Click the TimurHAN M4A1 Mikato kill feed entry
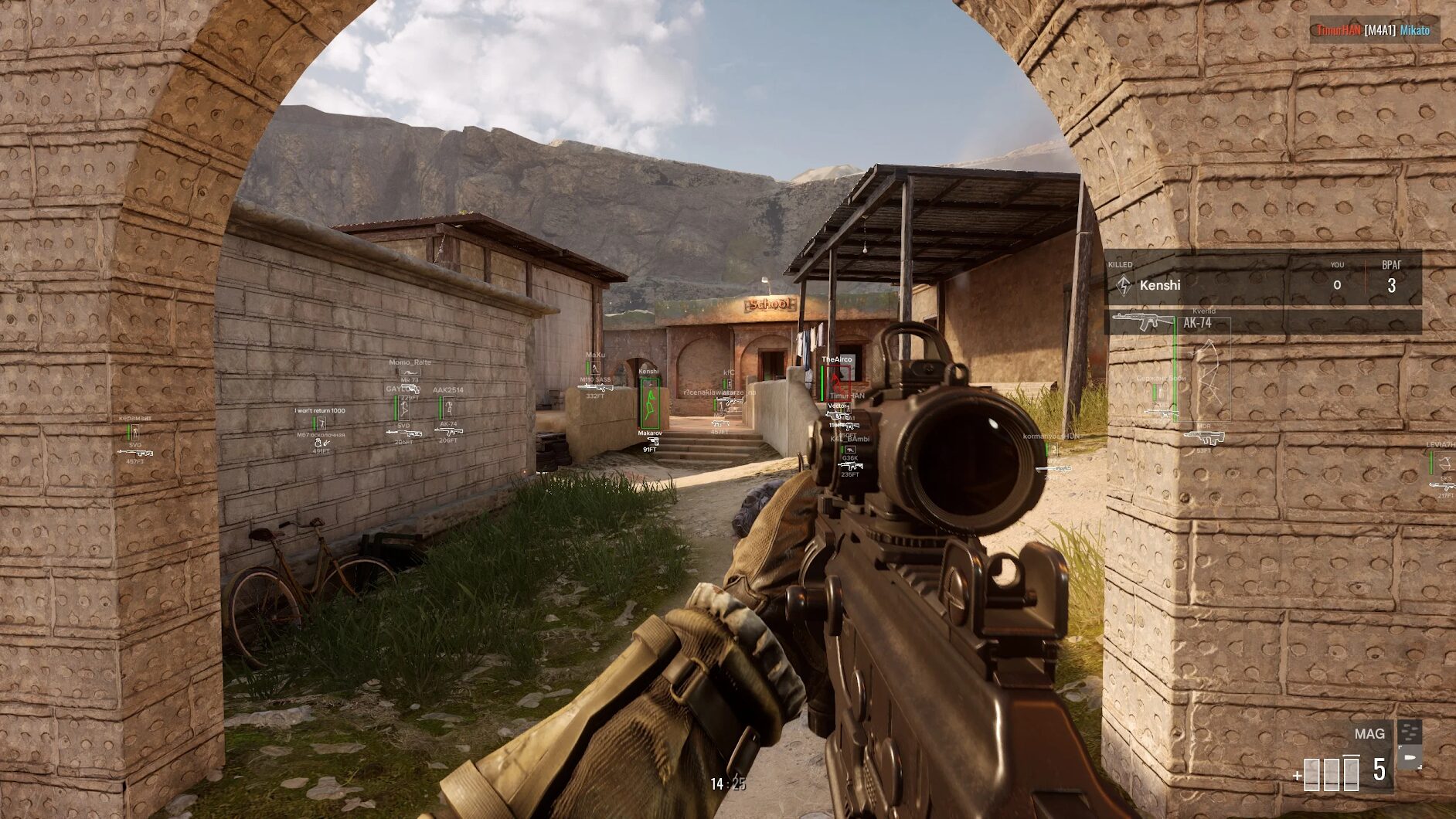This screenshot has width=1456, height=819. point(1373,30)
